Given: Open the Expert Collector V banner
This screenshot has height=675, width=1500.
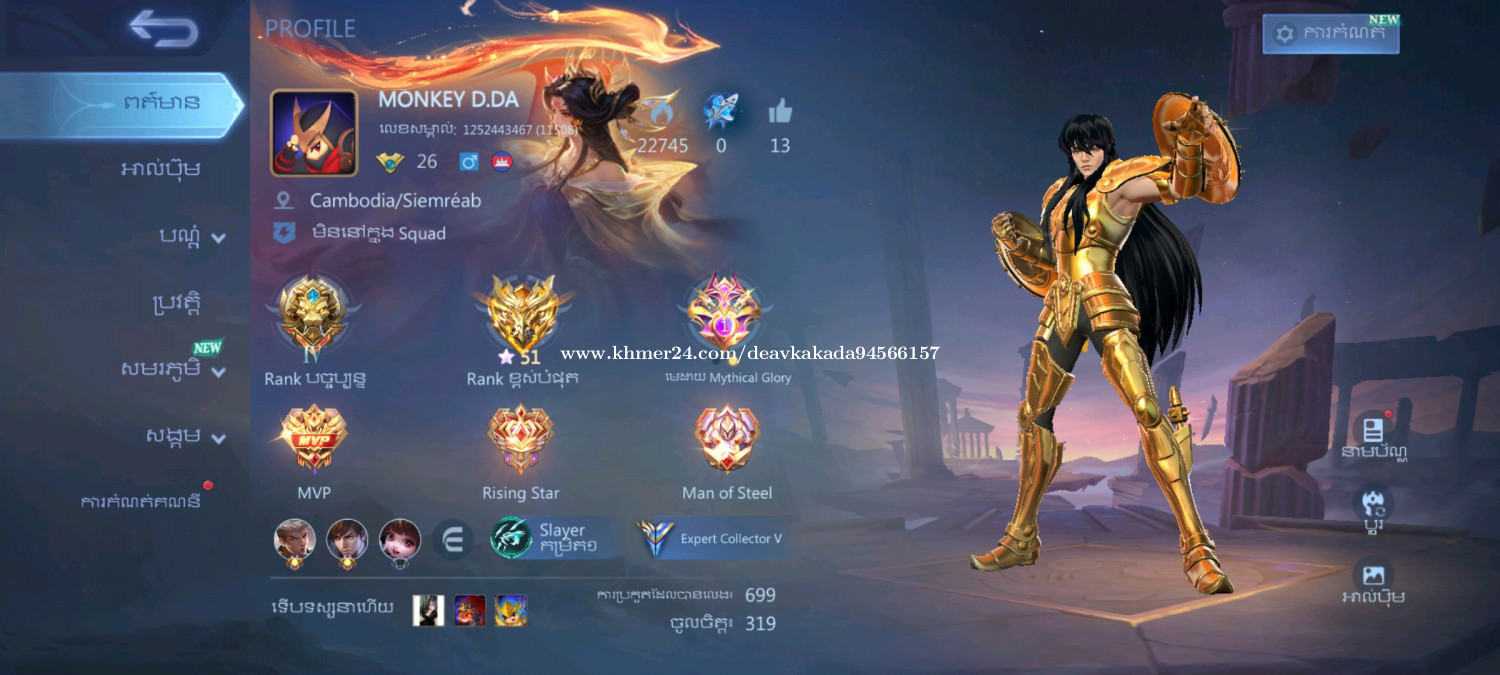Looking at the screenshot, I should tap(714, 538).
